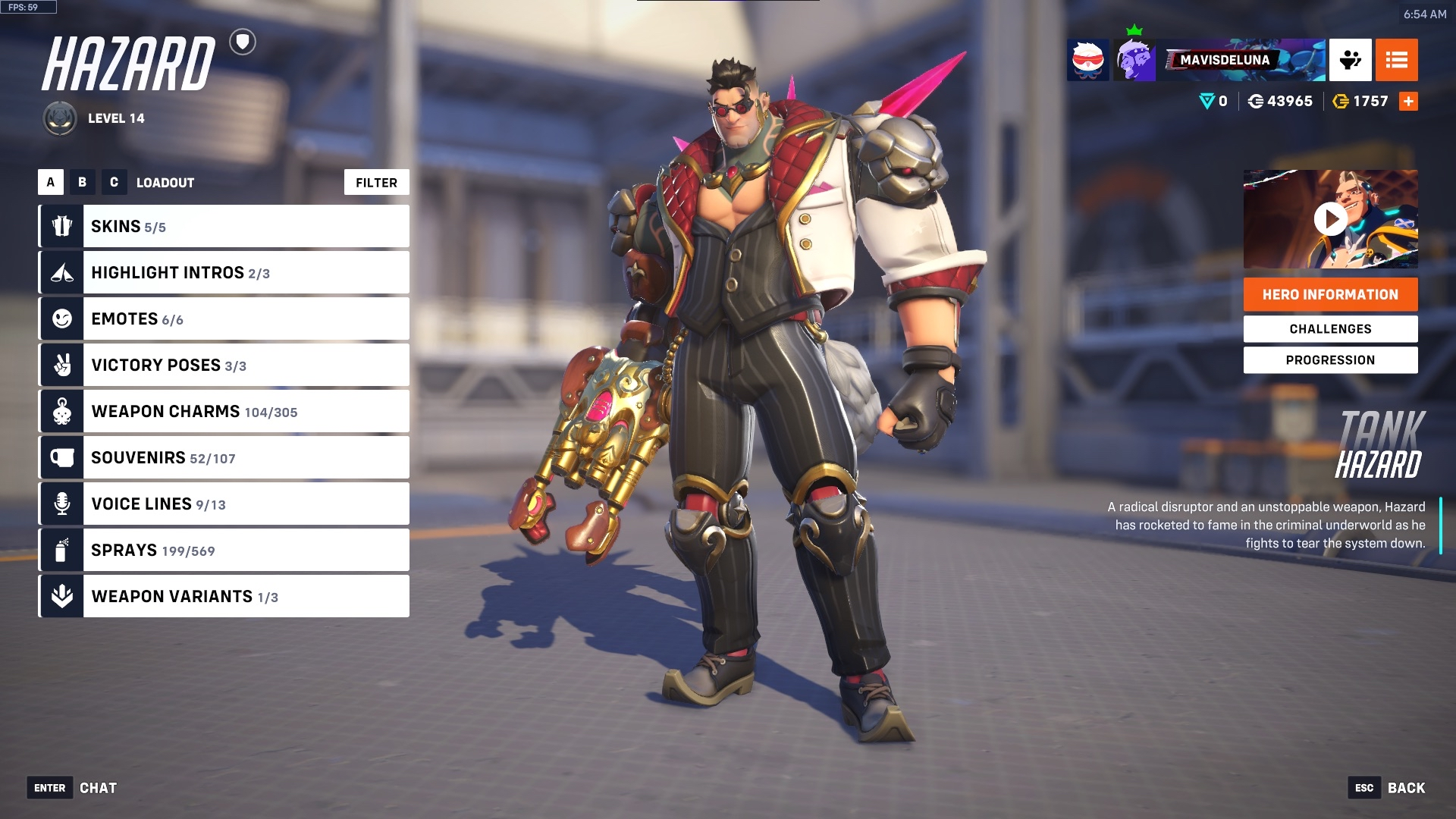This screenshot has width=1456, height=819.
Task: Play the Hazard hero video
Action: click(x=1330, y=219)
